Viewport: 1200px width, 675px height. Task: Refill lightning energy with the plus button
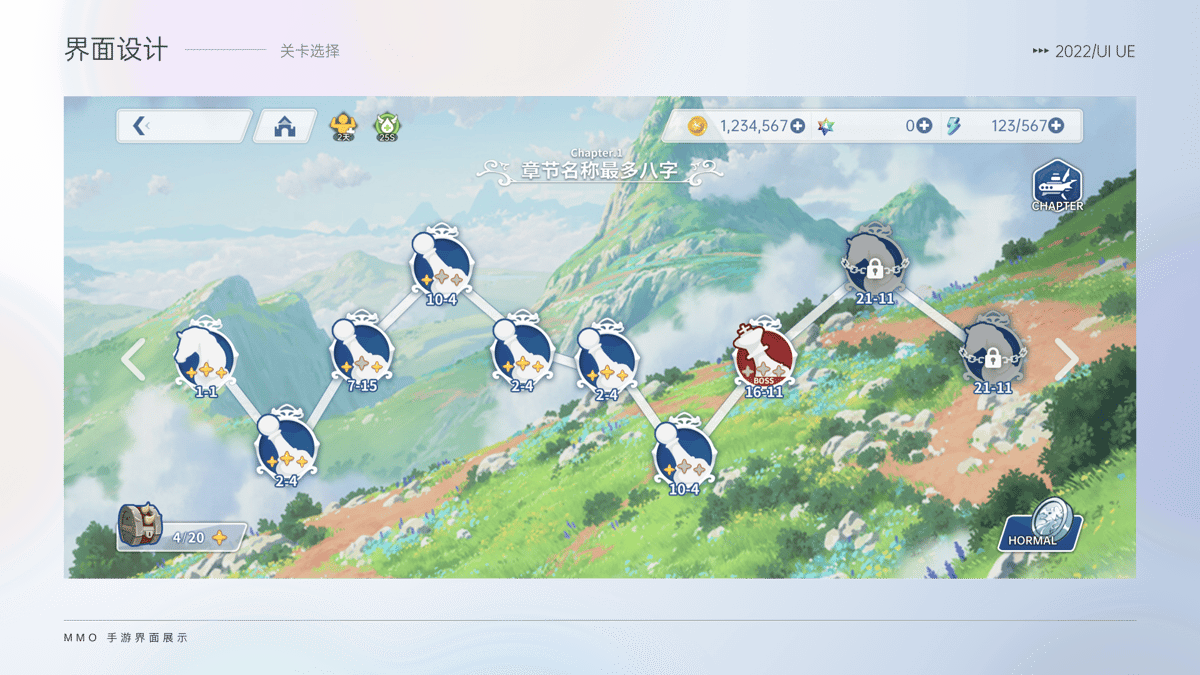point(1055,126)
